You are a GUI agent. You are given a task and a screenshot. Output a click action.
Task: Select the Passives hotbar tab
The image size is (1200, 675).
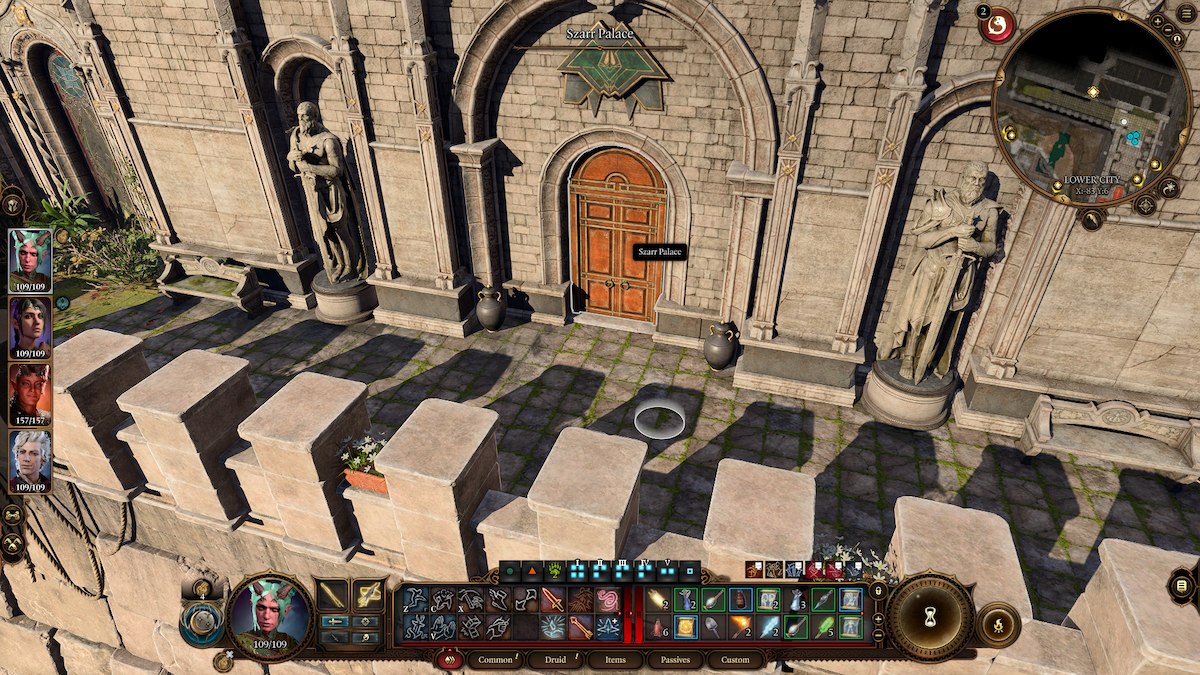tap(676, 660)
